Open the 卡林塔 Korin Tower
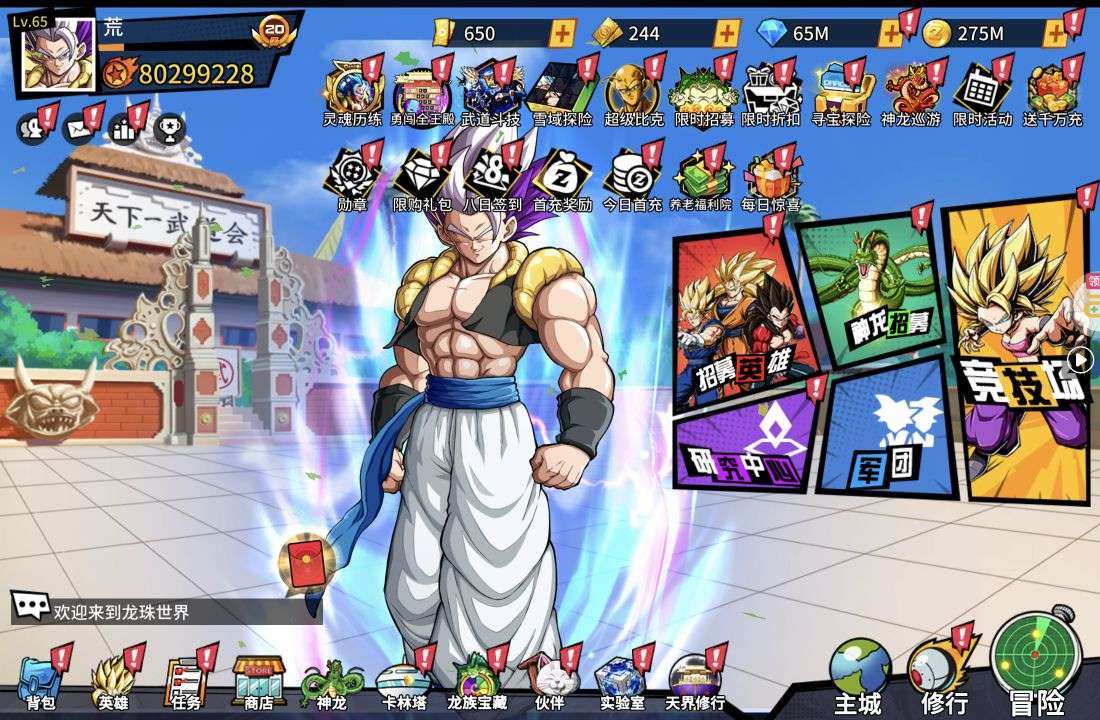Viewport: 1100px width, 720px height. (x=404, y=682)
